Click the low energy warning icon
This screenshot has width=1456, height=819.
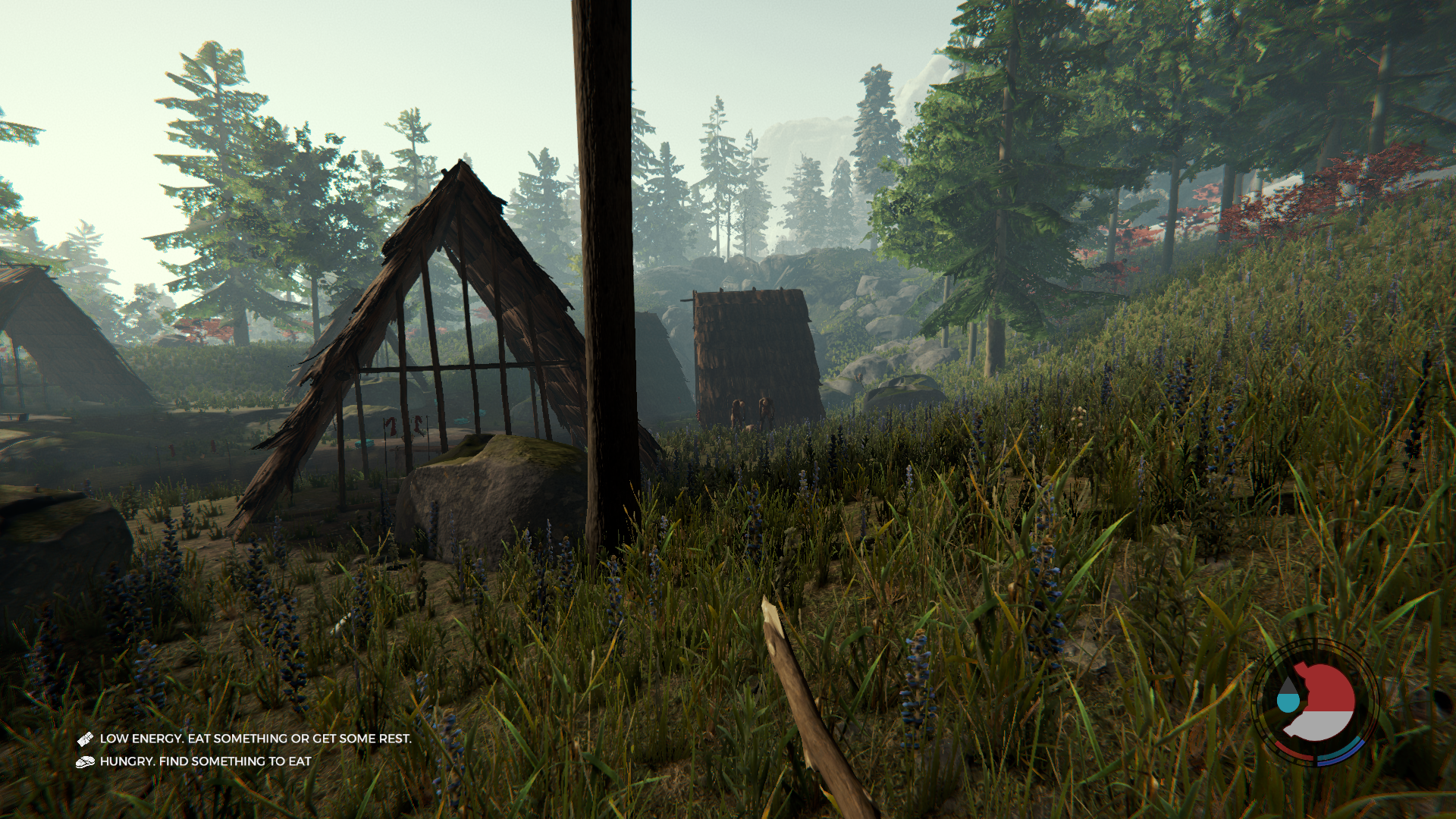click(85, 739)
